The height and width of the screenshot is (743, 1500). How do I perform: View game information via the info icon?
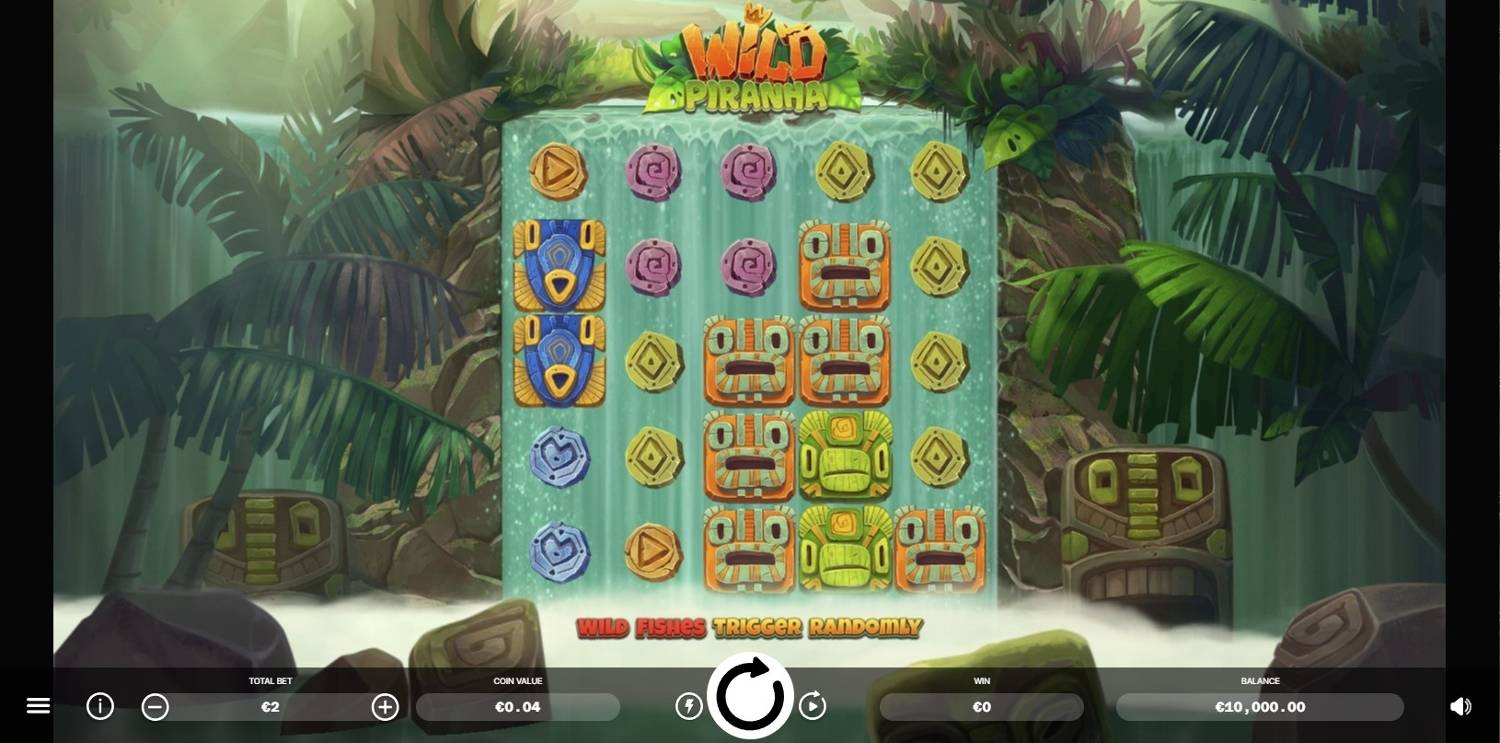(x=99, y=706)
